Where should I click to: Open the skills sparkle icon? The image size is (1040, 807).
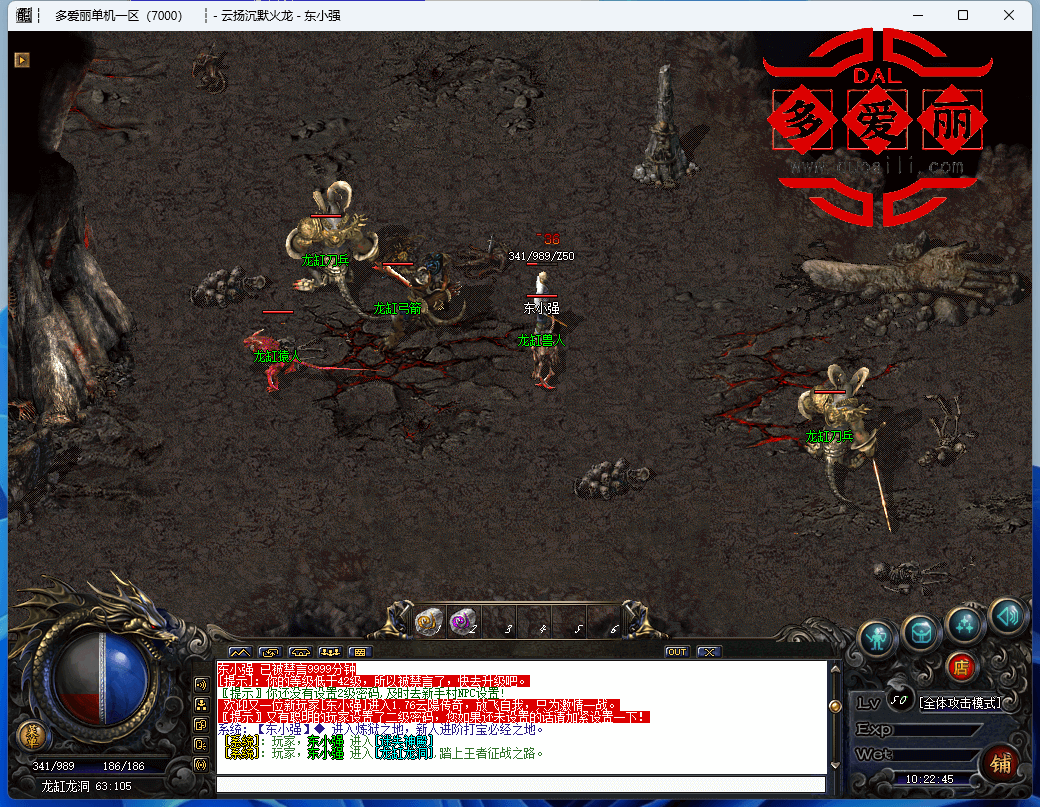[965, 624]
